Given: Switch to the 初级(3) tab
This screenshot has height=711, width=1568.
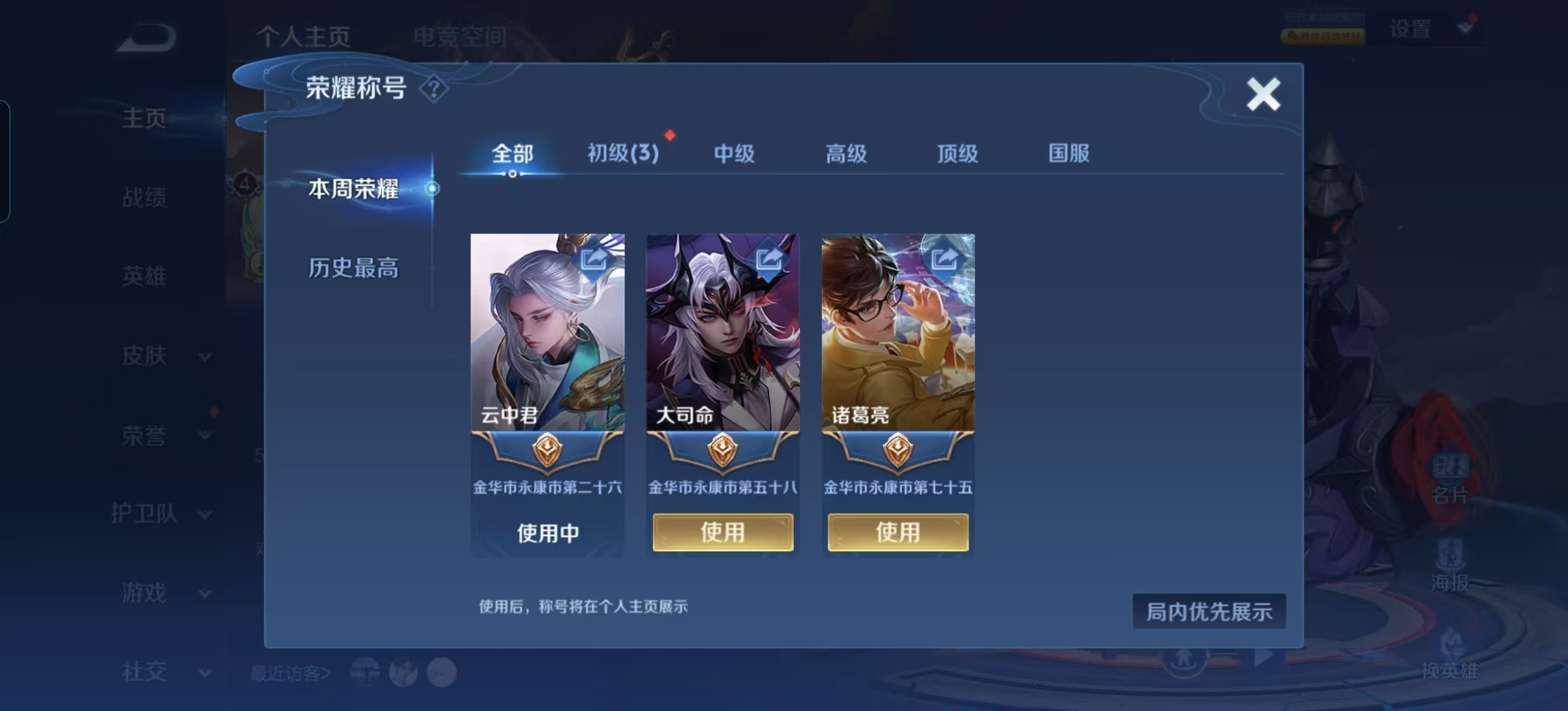Looking at the screenshot, I should tap(623, 153).
